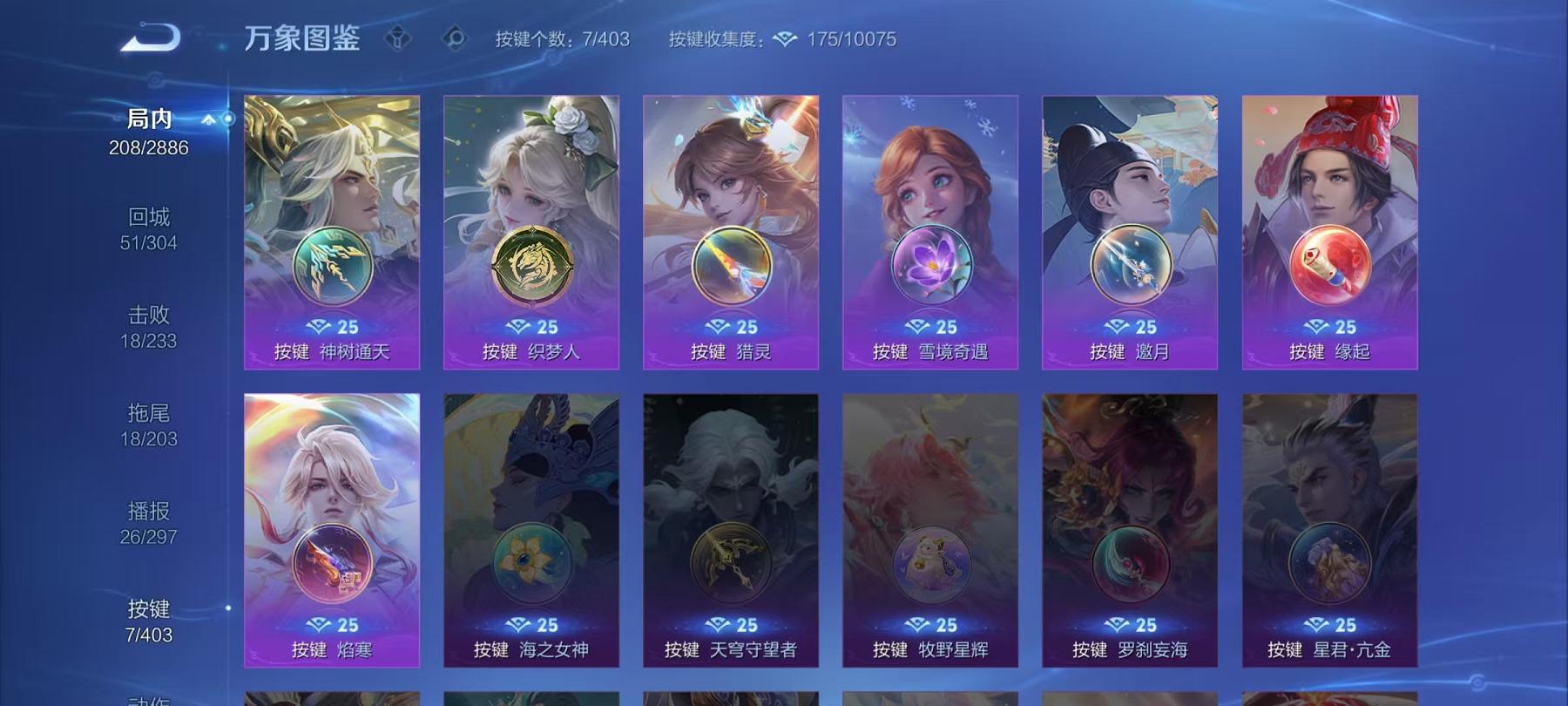1568x706 pixels.
Task: Expand the 播报 category in sidebar
Action: 150,523
